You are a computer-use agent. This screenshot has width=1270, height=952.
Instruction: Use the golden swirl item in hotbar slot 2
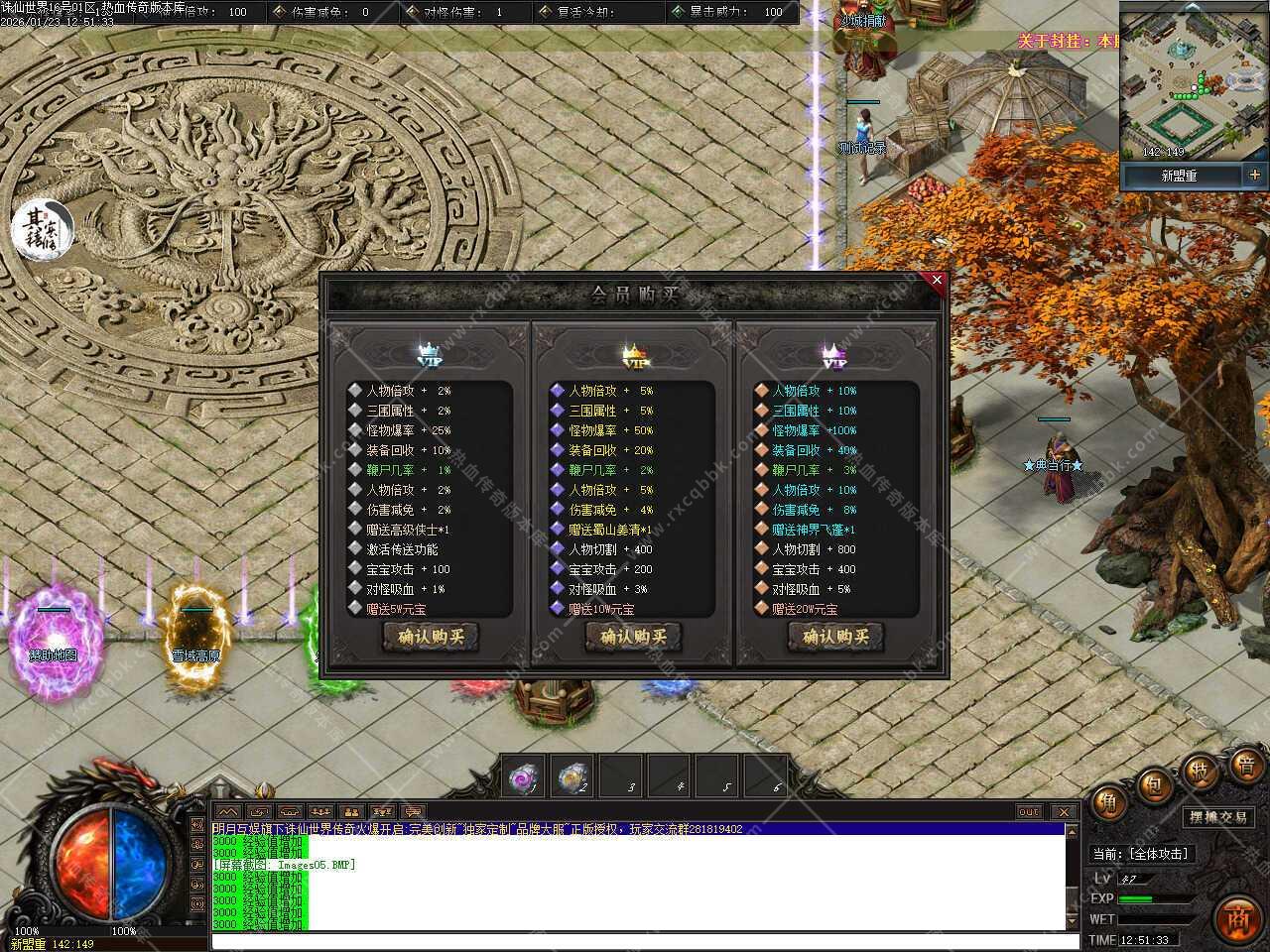(x=572, y=777)
